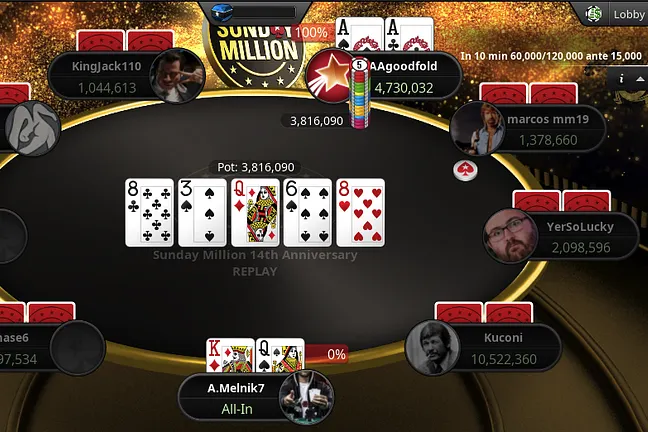Open the tournament info panel
This screenshot has height=432, width=648.
tap(622, 78)
